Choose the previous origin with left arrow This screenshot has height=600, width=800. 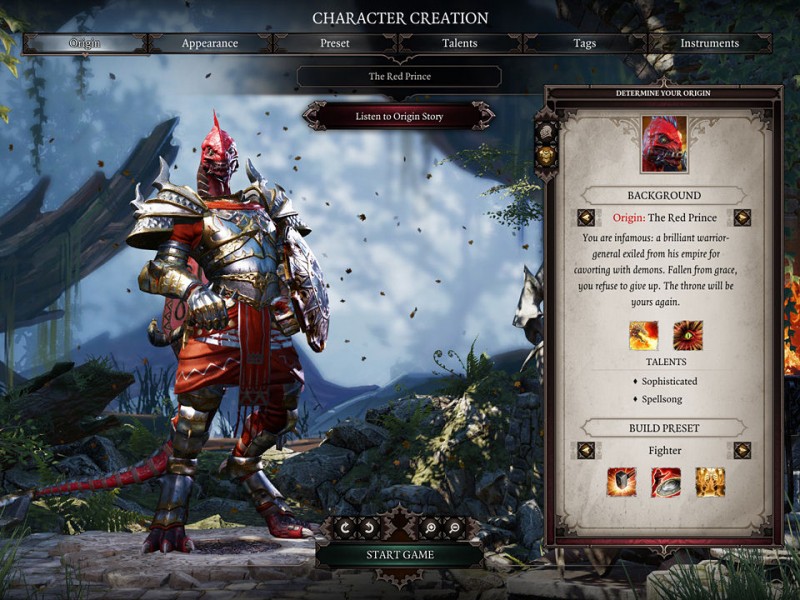pyautogui.click(x=586, y=218)
